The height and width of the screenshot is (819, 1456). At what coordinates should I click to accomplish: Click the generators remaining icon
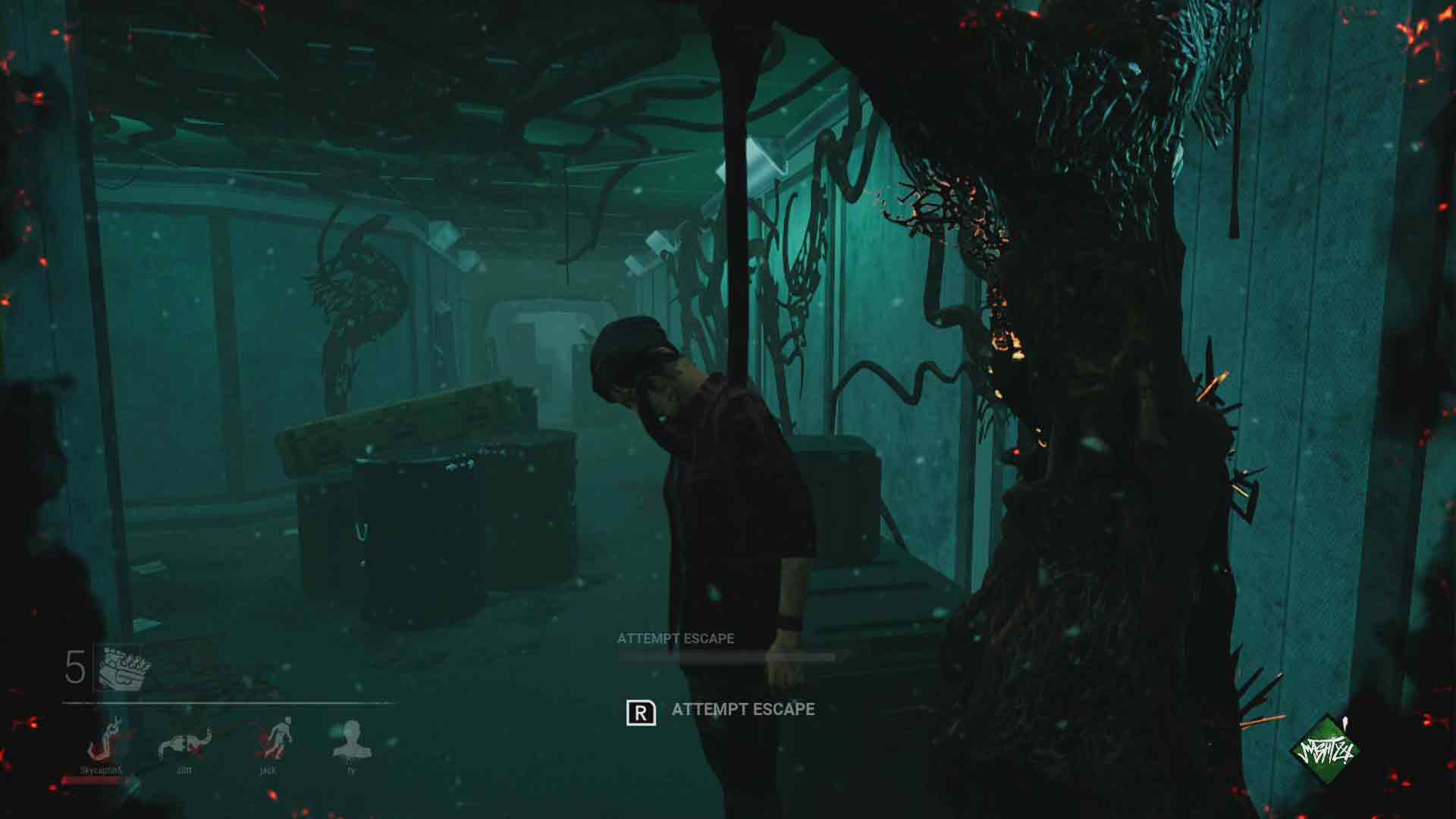tap(124, 667)
